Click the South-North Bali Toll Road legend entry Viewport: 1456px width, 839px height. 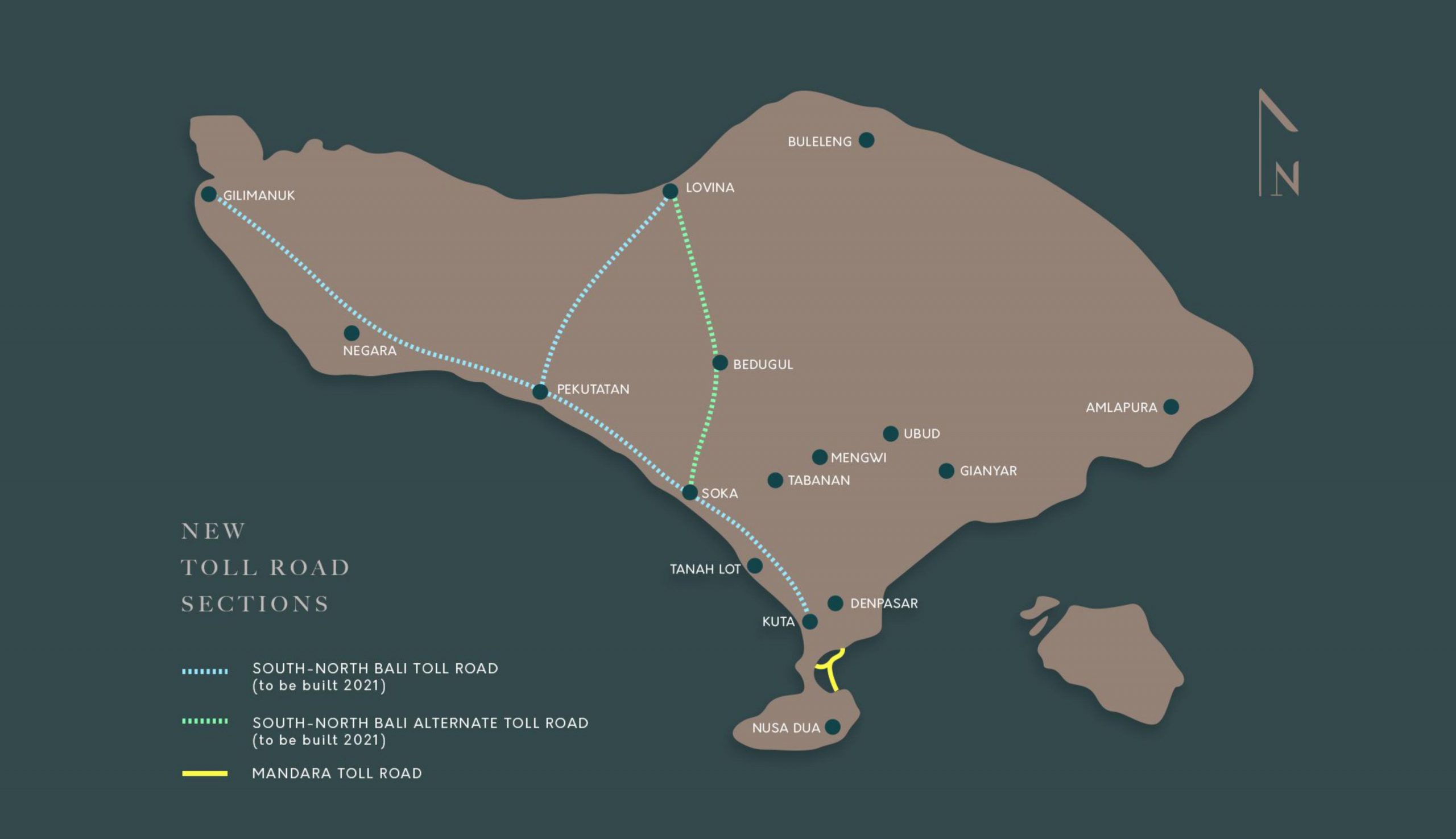coord(374,676)
